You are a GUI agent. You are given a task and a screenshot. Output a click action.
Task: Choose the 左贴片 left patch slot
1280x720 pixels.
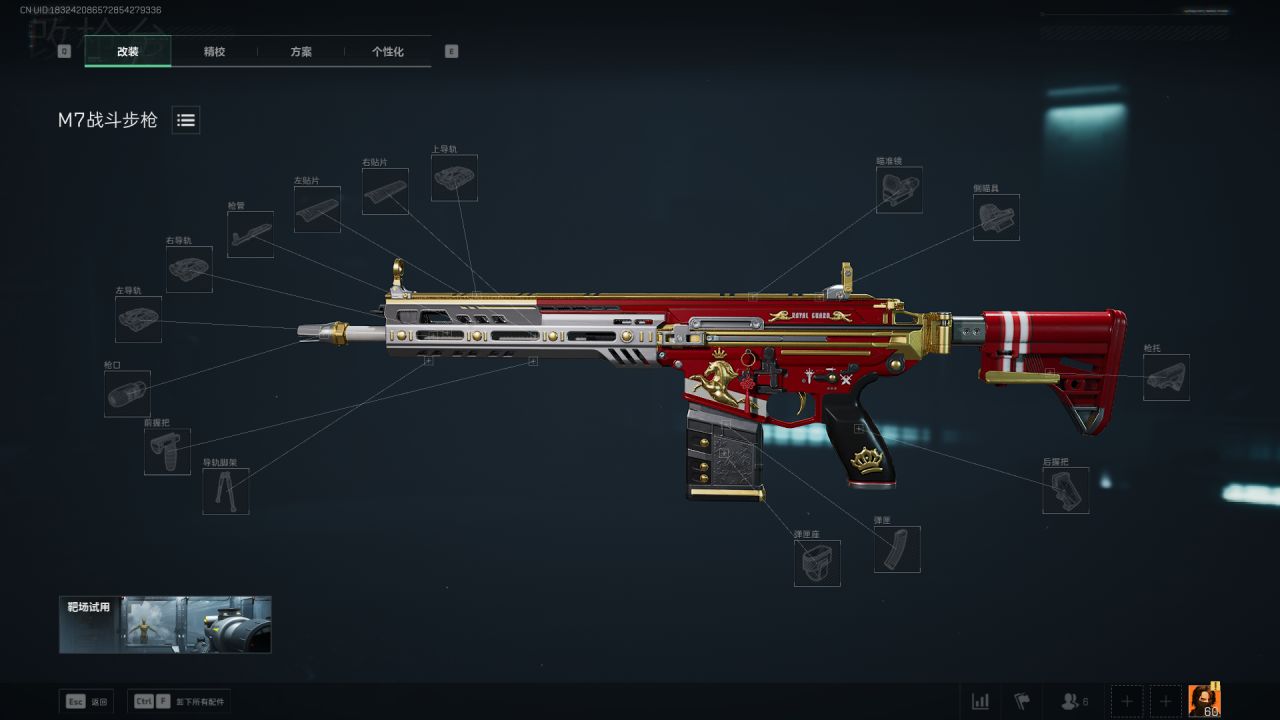[x=317, y=209]
